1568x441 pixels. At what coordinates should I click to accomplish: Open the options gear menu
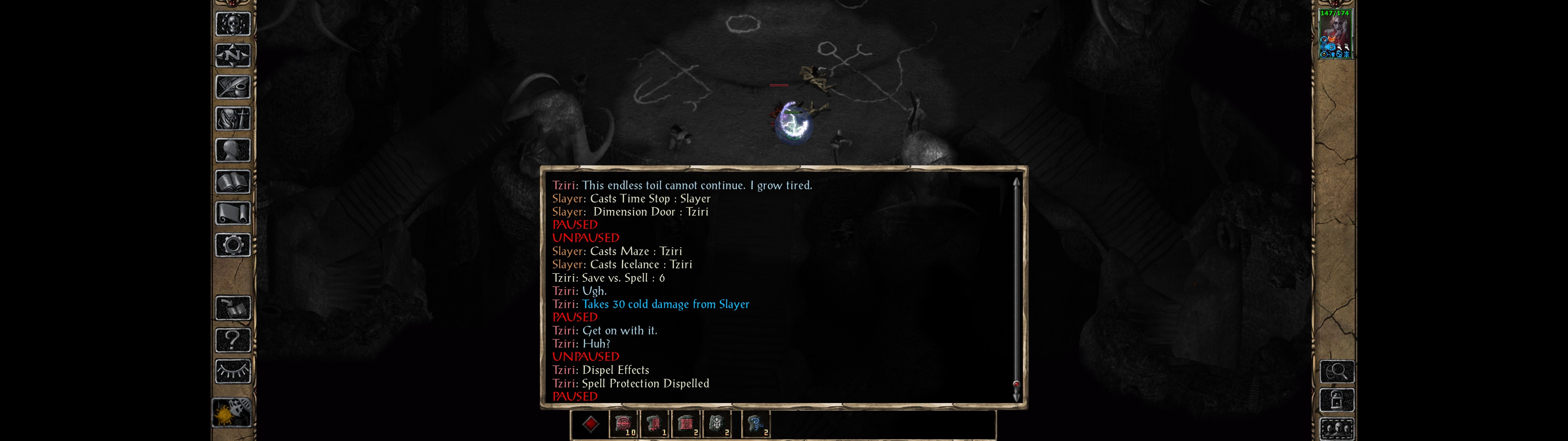tap(232, 245)
